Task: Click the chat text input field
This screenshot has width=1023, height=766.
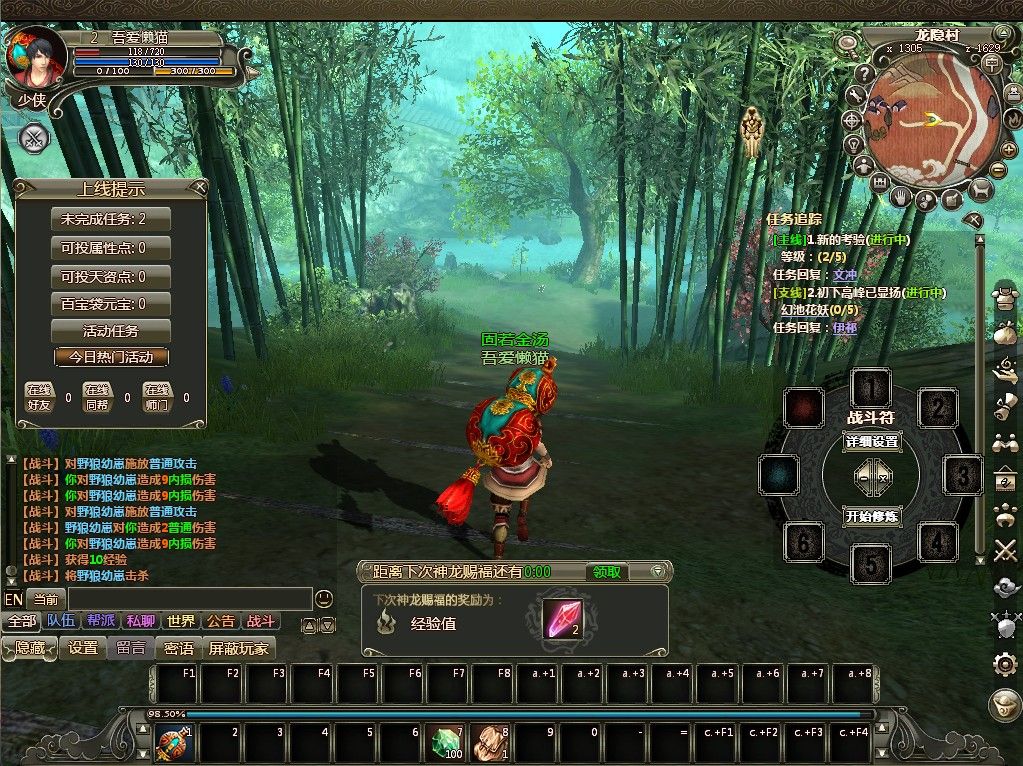Action: (188, 599)
